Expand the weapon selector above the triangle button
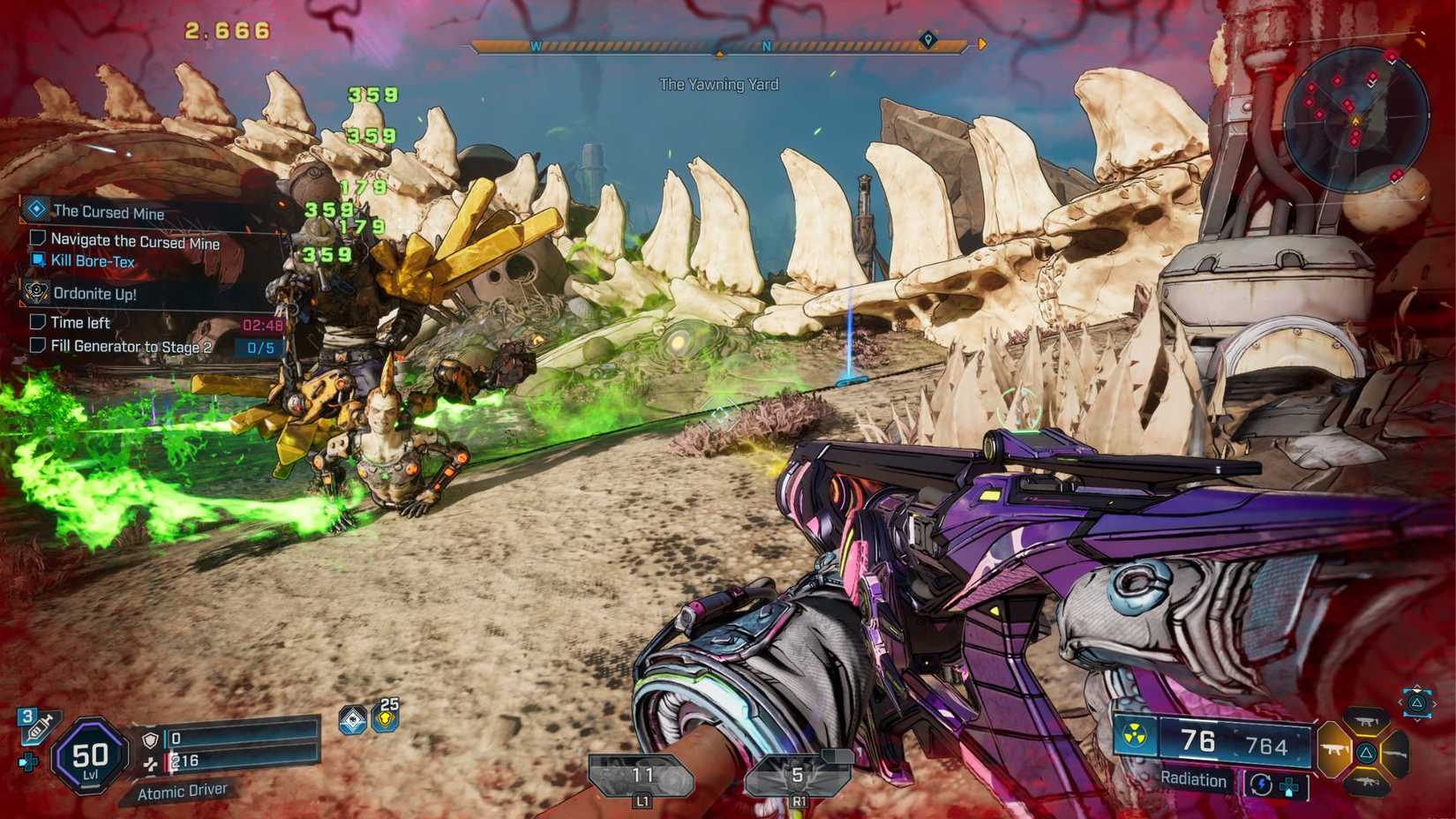1456x819 pixels. (1418, 703)
